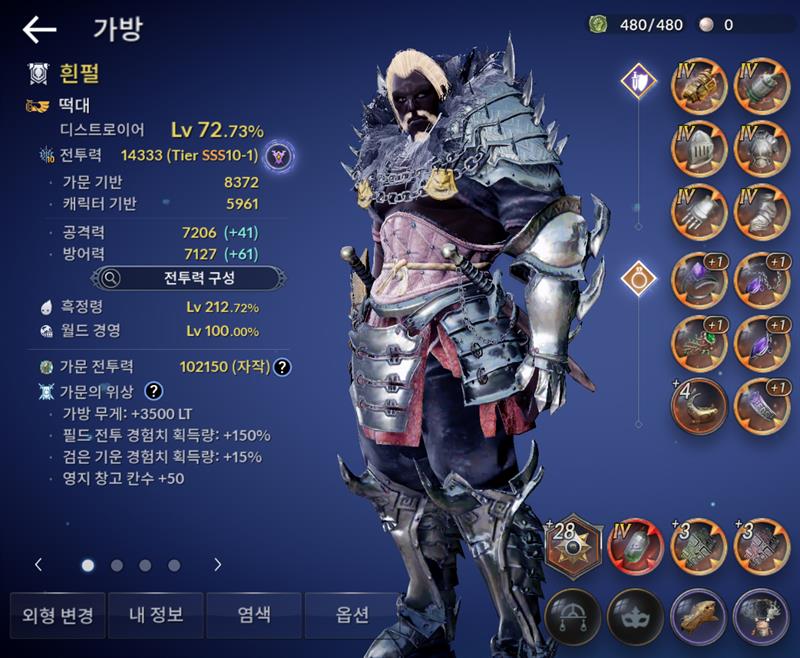
Task: Open 내 정보 panel
Action: pyautogui.click(x=155, y=615)
